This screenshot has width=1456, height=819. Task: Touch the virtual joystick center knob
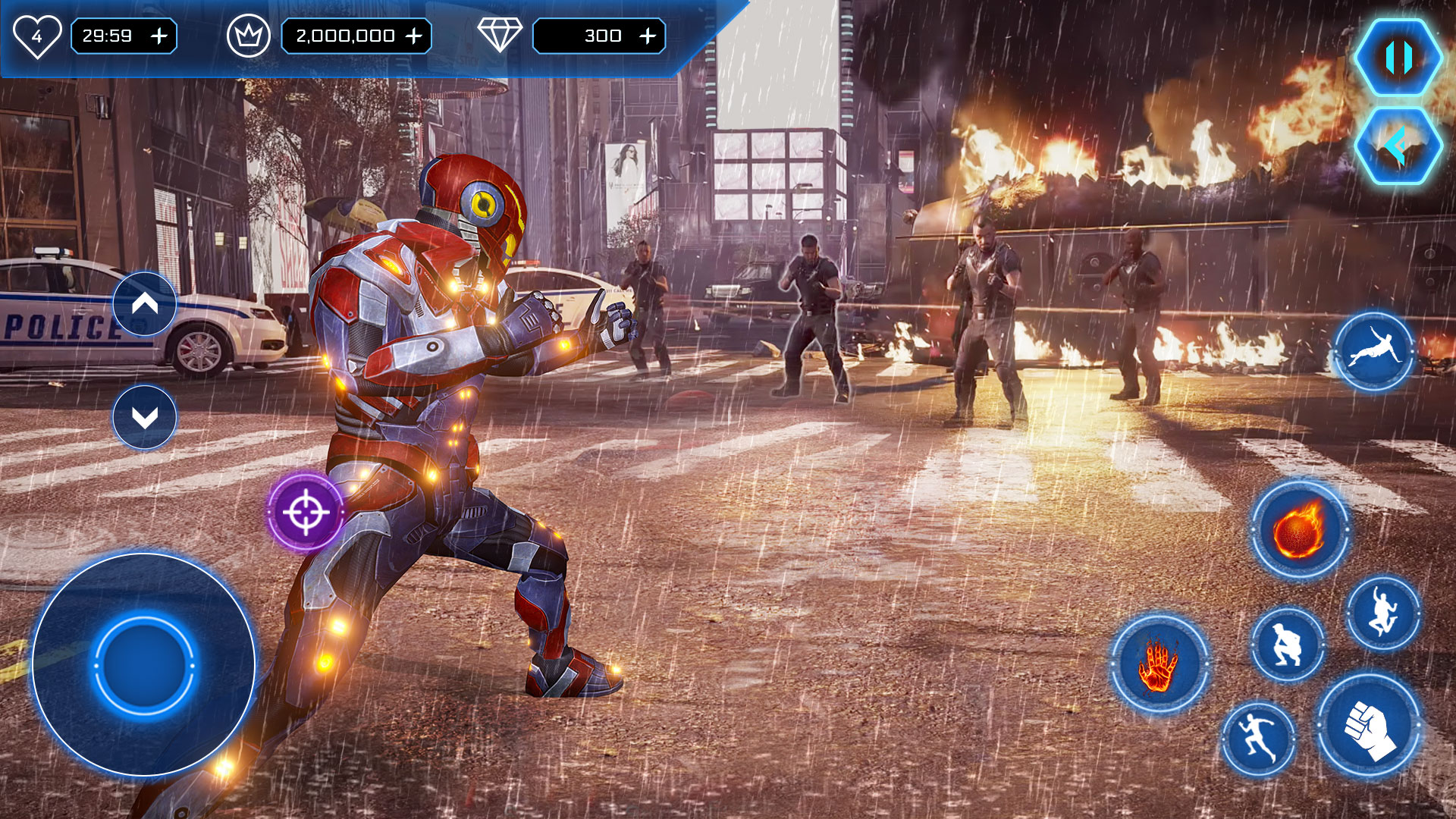[143, 665]
